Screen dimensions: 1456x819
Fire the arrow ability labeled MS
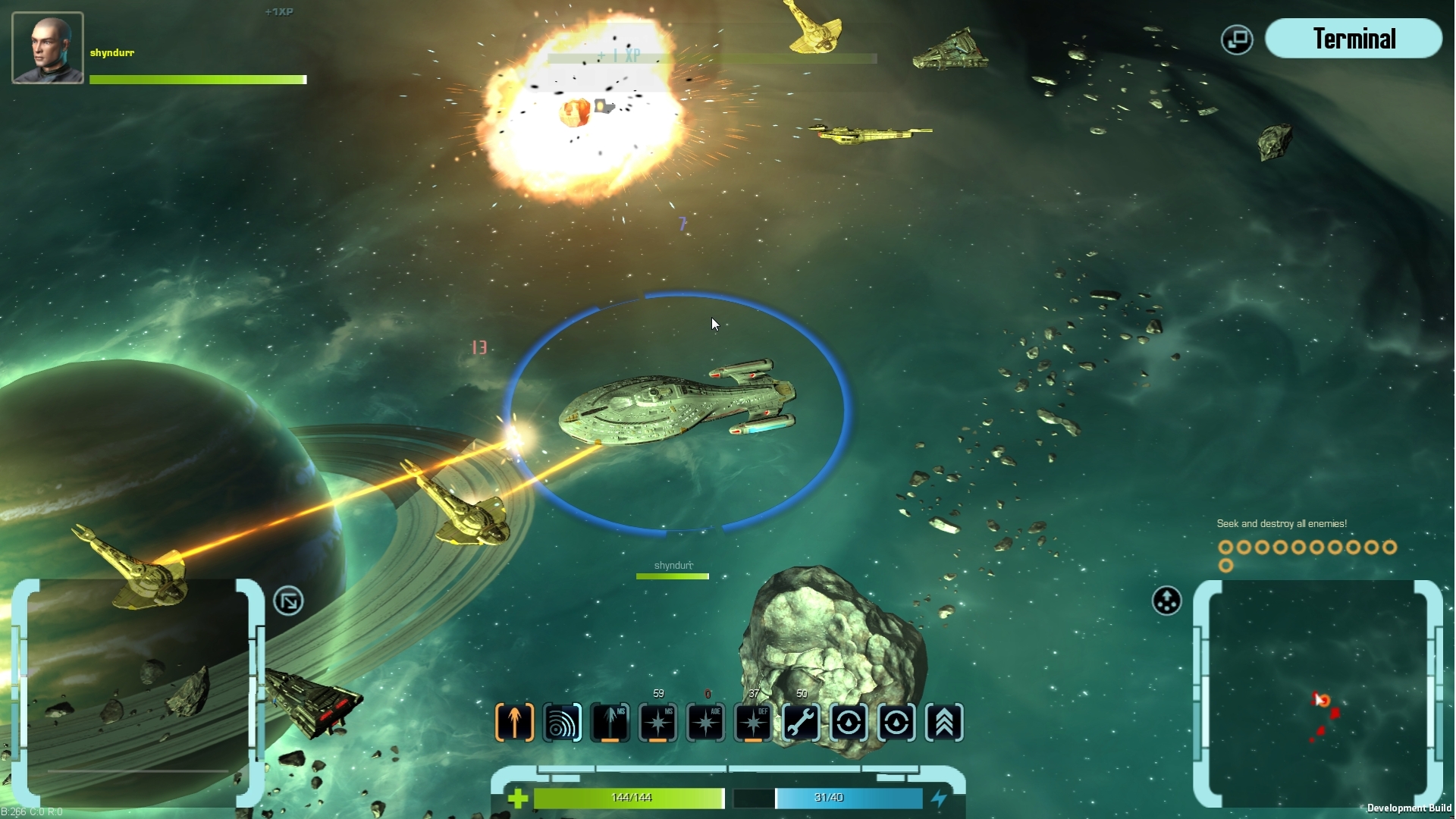[x=610, y=722]
